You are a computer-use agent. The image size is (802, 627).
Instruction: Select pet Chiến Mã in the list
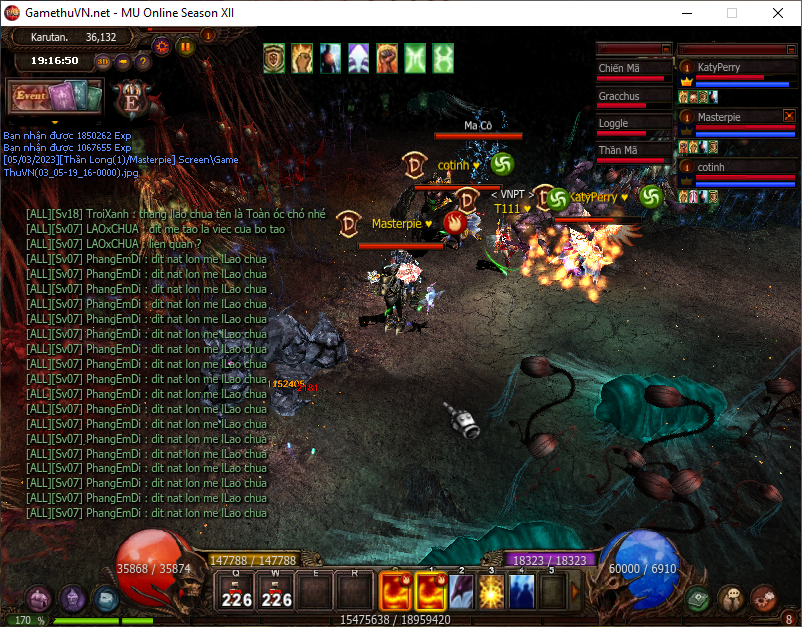620,68
